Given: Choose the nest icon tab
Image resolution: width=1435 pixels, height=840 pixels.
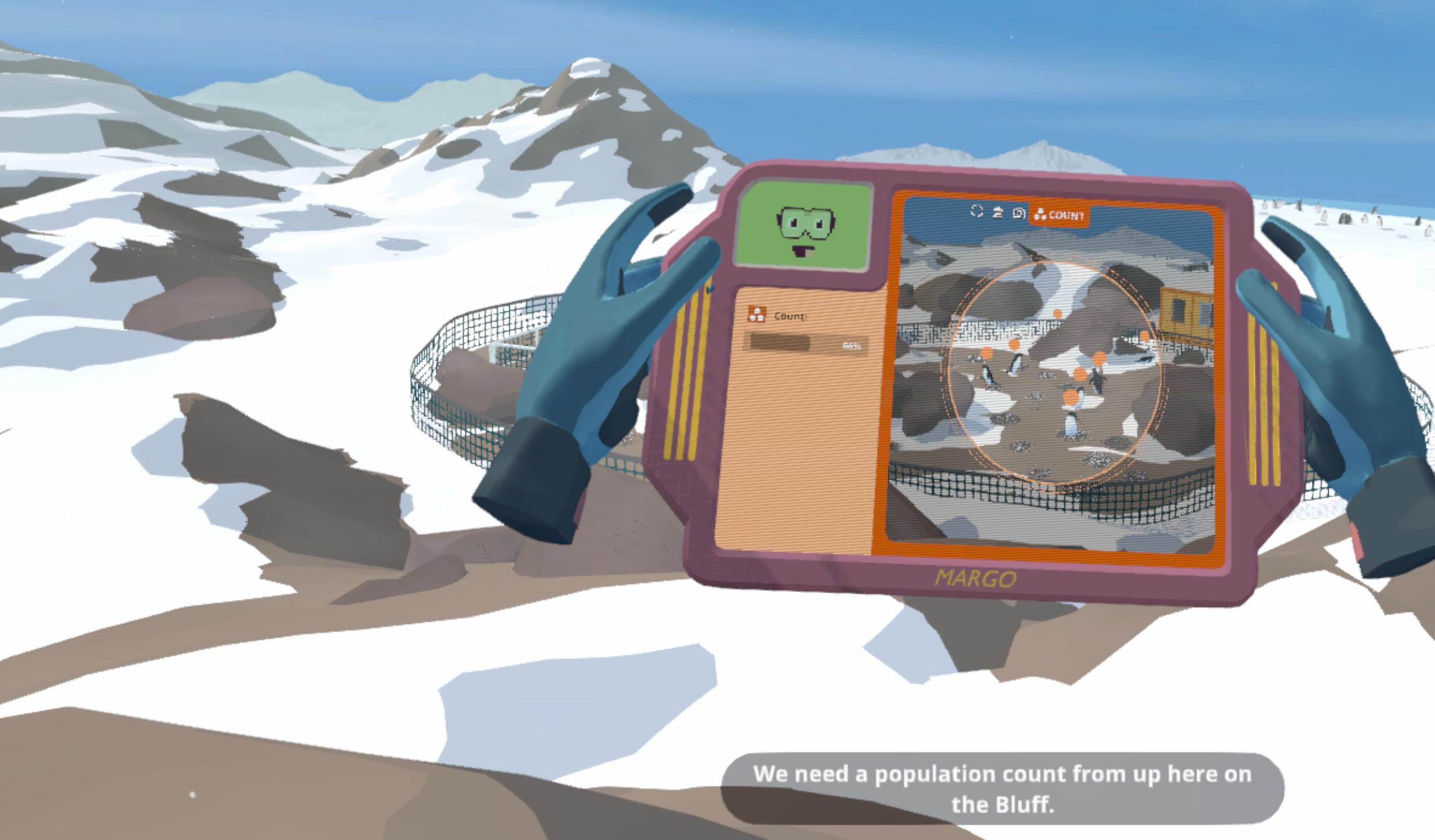Looking at the screenshot, I should coord(998,212).
